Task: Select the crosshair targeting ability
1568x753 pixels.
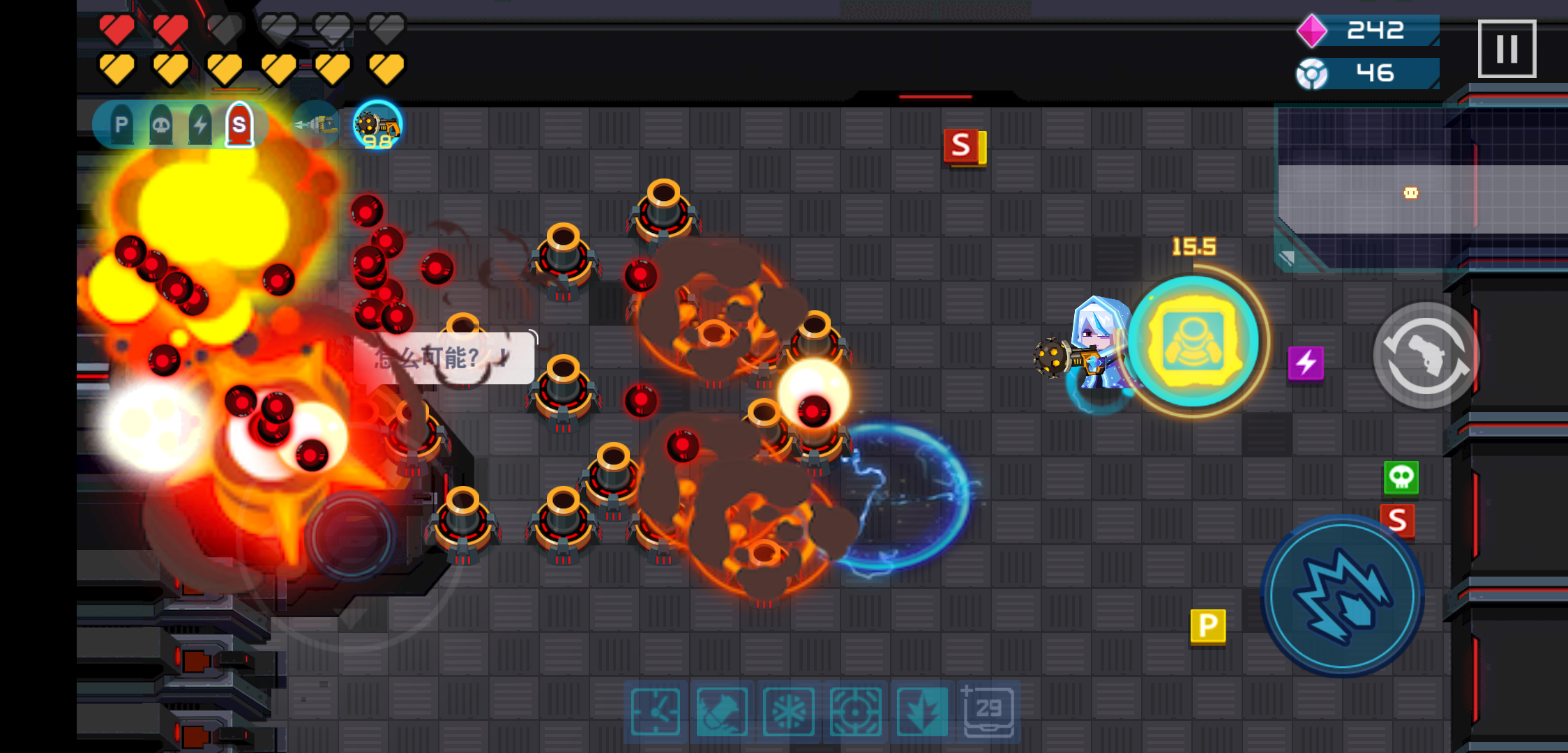Action: (x=854, y=713)
